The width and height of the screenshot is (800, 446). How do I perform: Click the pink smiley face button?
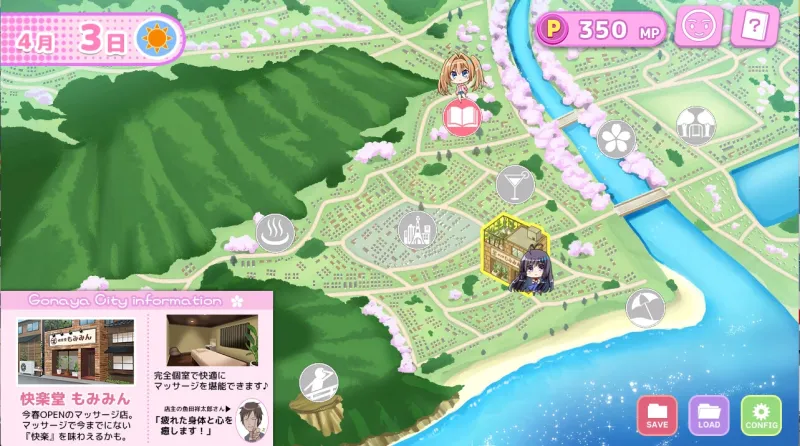coord(699,27)
